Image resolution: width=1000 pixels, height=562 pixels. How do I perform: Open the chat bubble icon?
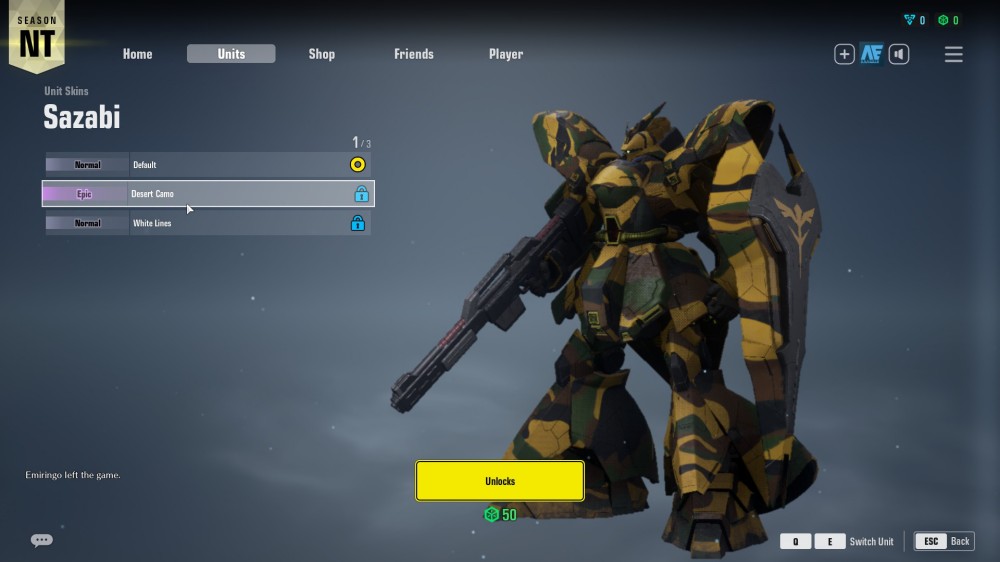42,540
